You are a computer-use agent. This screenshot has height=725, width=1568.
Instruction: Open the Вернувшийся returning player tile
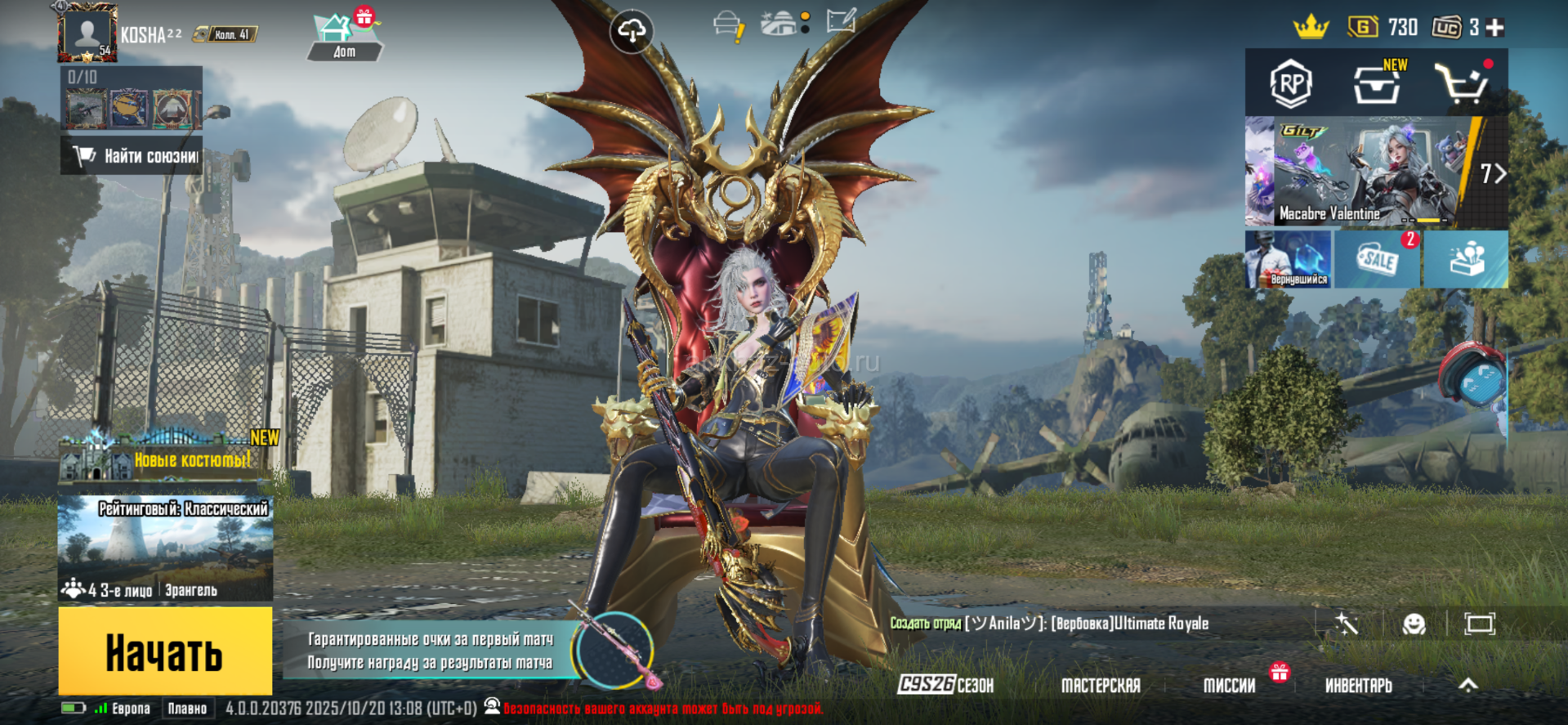[1289, 260]
